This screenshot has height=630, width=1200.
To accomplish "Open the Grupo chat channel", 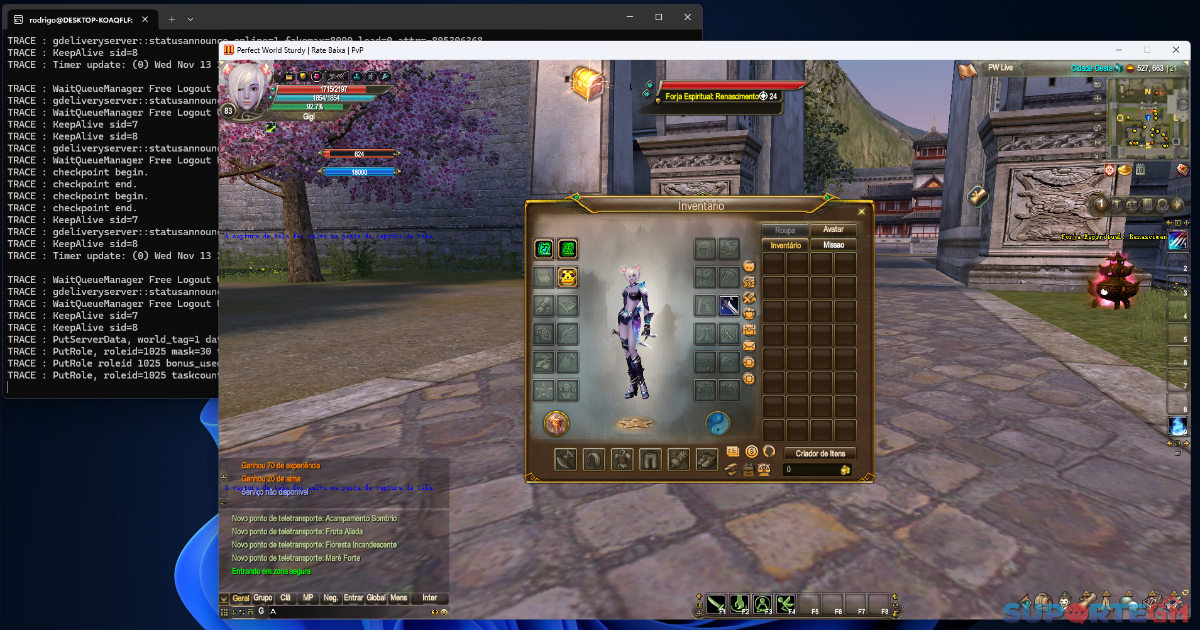I will pyautogui.click(x=263, y=598).
